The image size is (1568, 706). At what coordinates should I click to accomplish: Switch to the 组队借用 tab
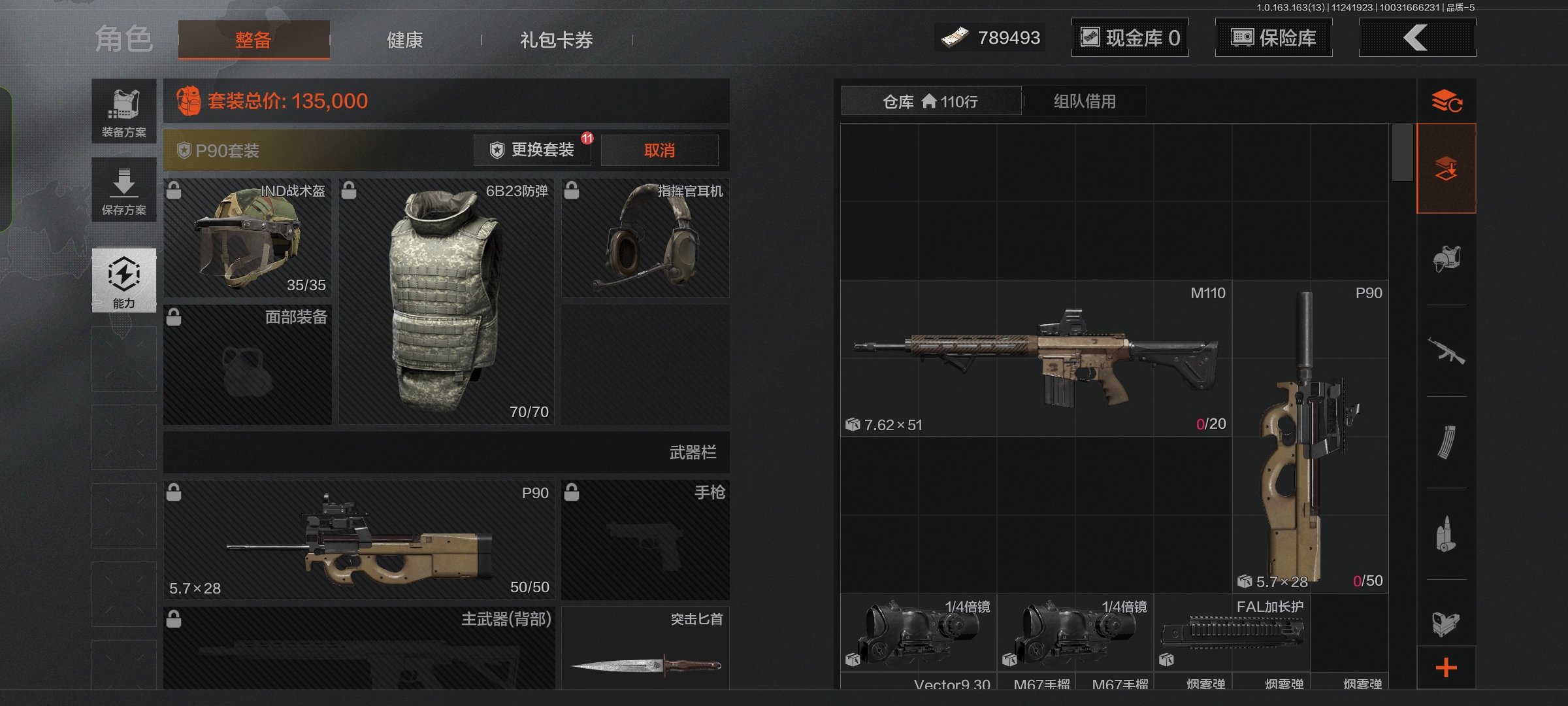tap(1085, 101)
